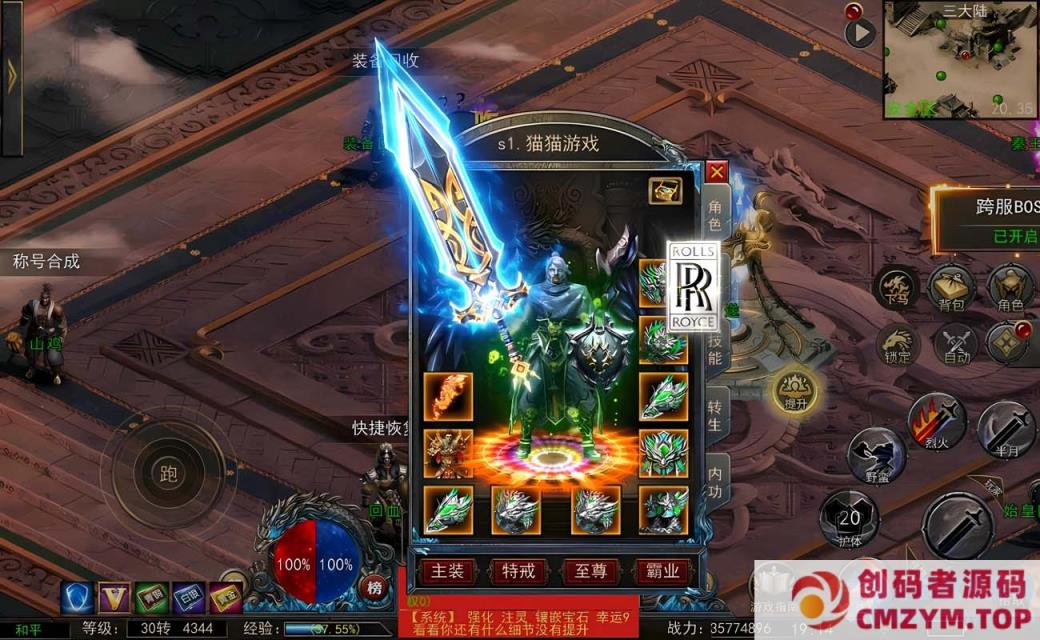Open the 榜 ranking button
This screenshot has height=640, width=1040.
coord(375,587)
